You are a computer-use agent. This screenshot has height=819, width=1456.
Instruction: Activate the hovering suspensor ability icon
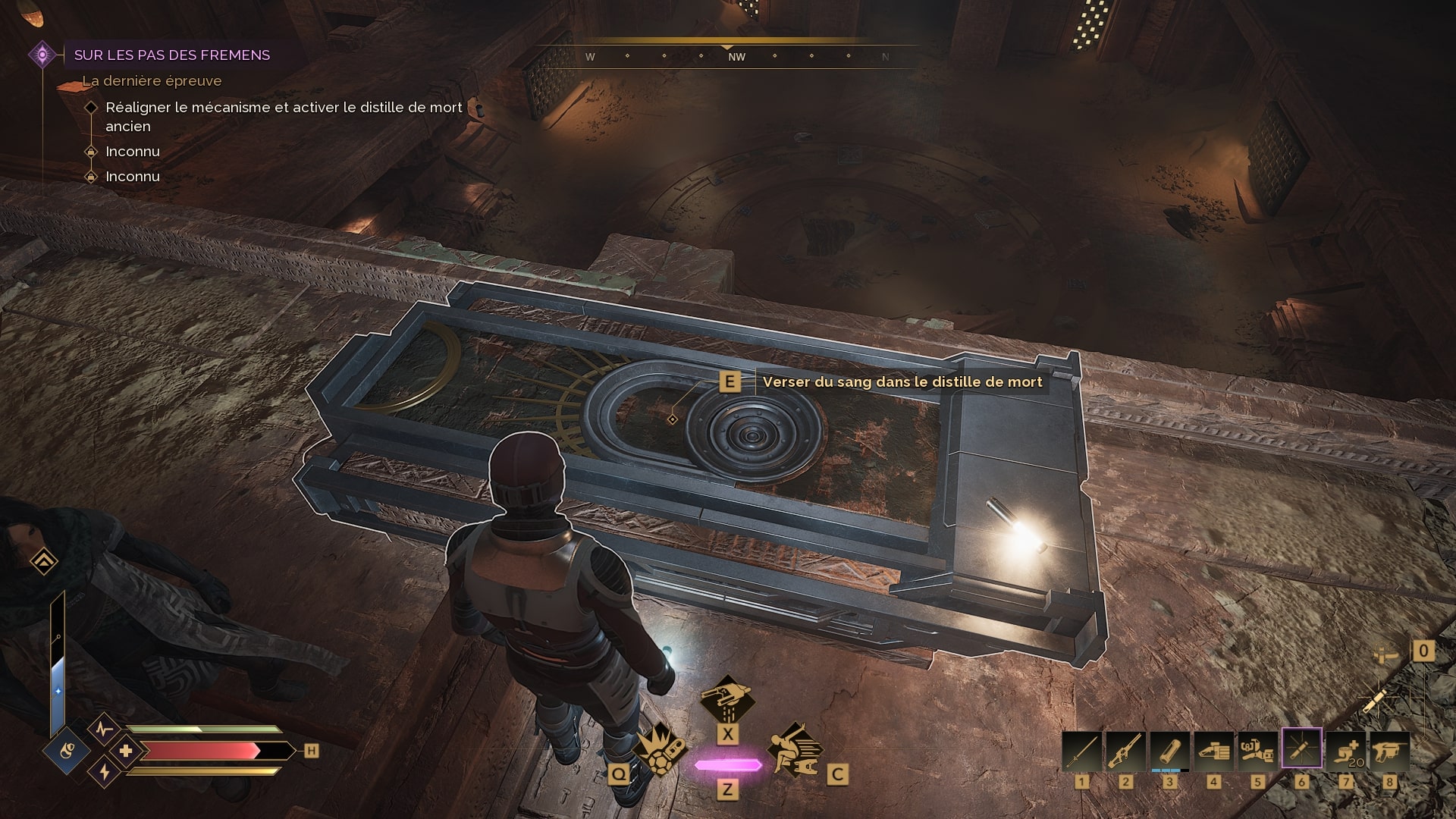pos(726,699)
